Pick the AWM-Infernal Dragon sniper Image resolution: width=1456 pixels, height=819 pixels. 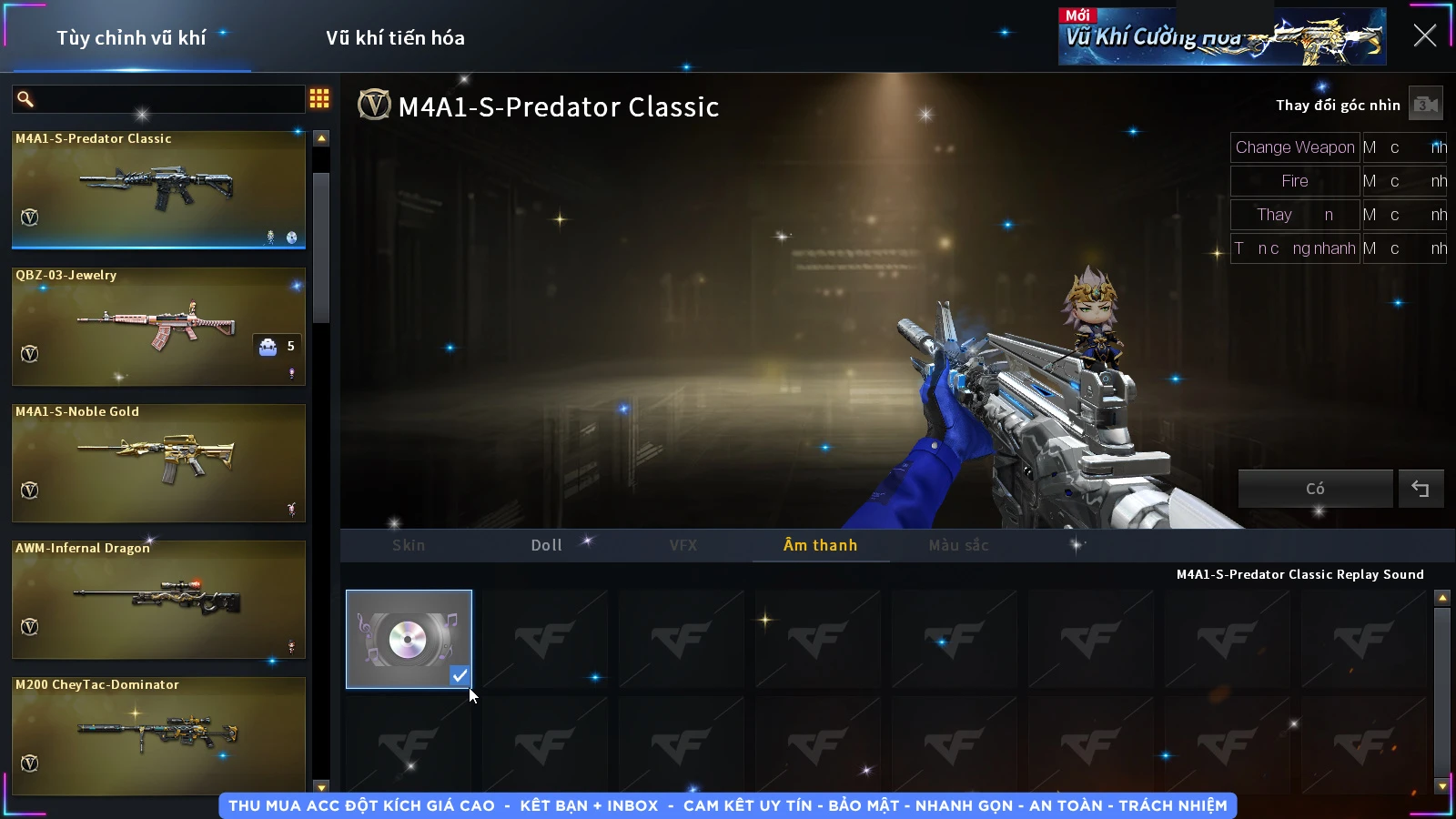click(x=158, y=599)
